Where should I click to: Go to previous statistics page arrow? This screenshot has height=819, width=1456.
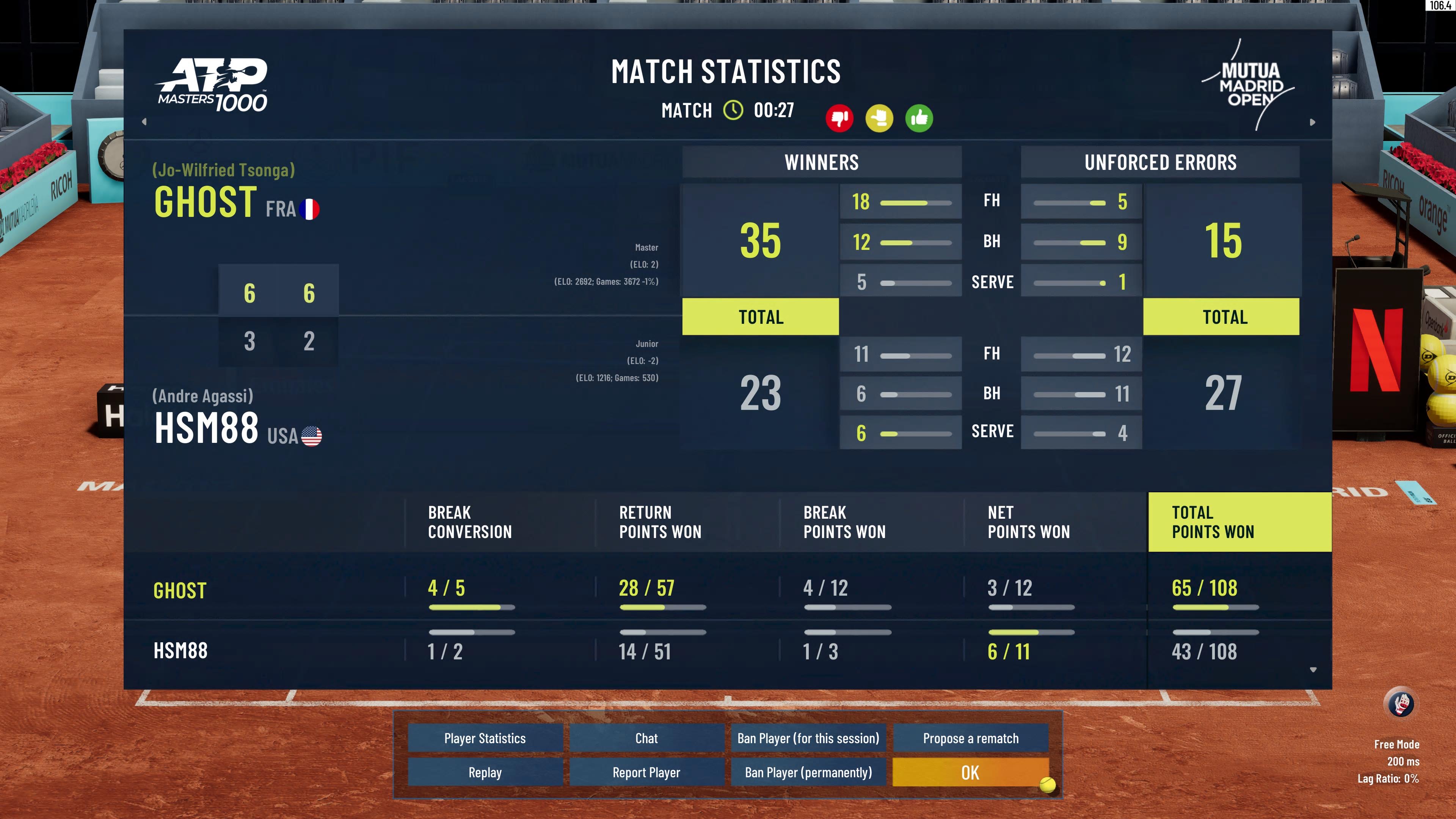click(144, 121)
